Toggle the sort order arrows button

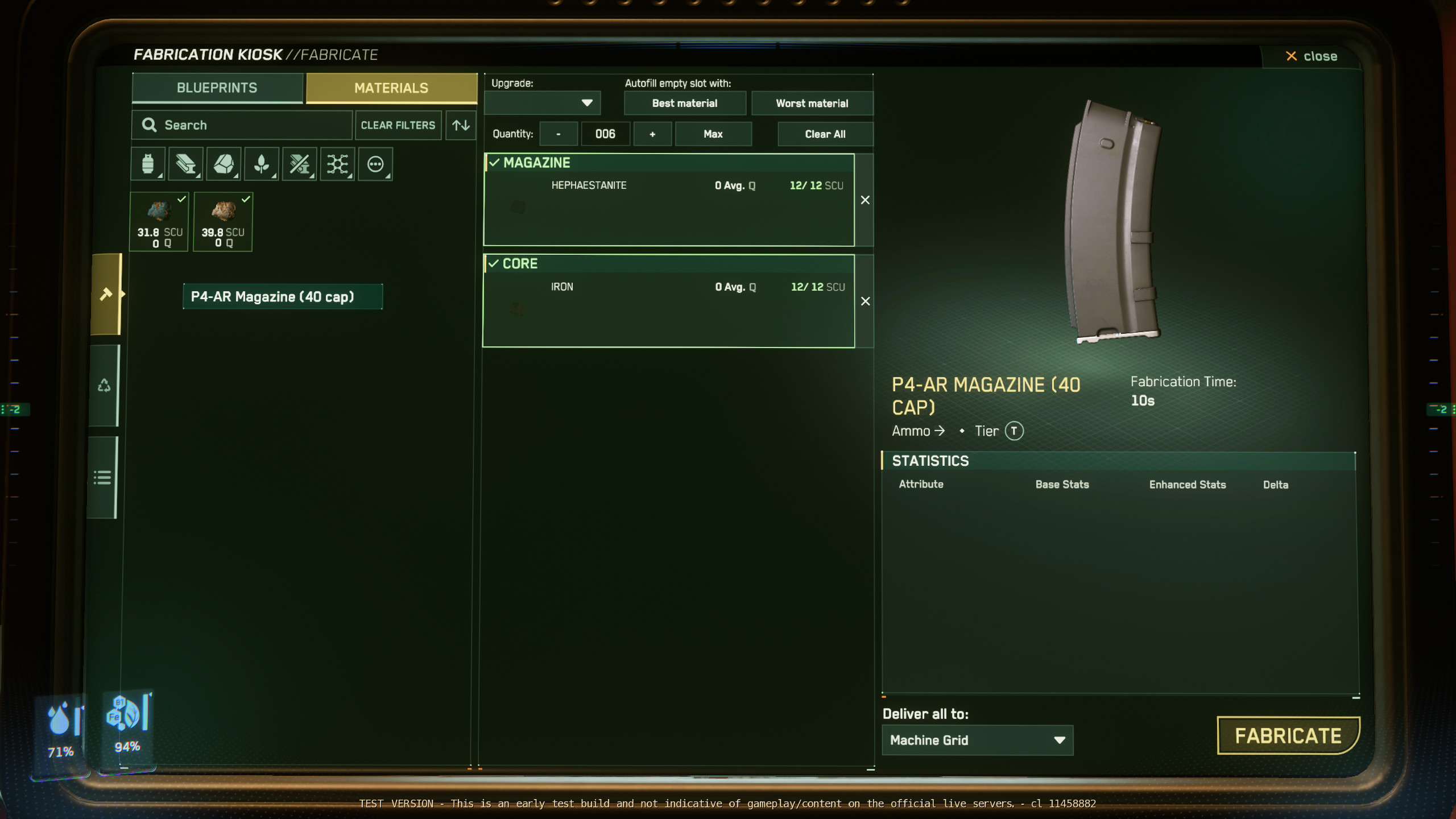click(x=461, y=125)
